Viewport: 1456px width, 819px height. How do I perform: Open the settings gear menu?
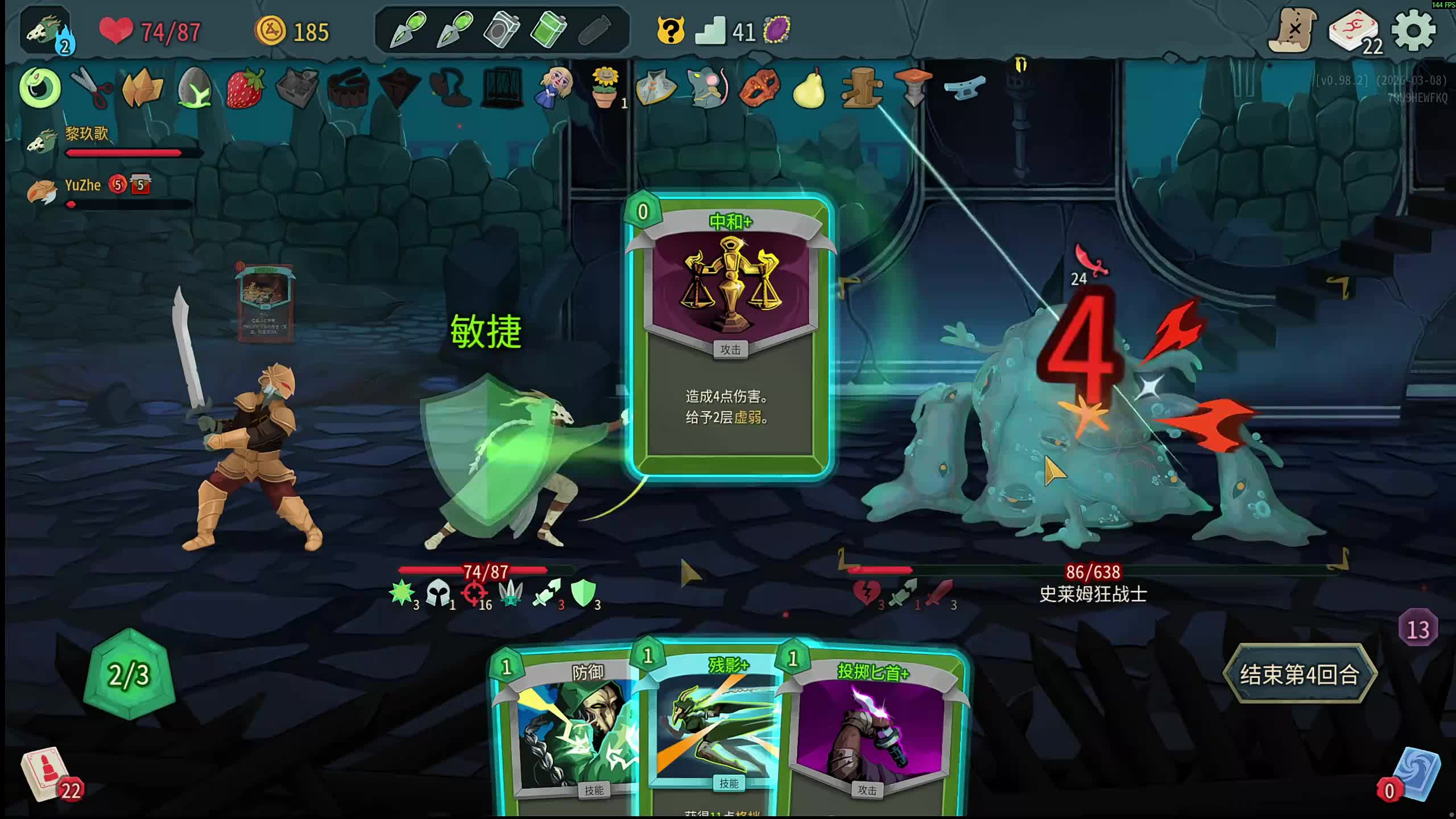click(1414, 31)
